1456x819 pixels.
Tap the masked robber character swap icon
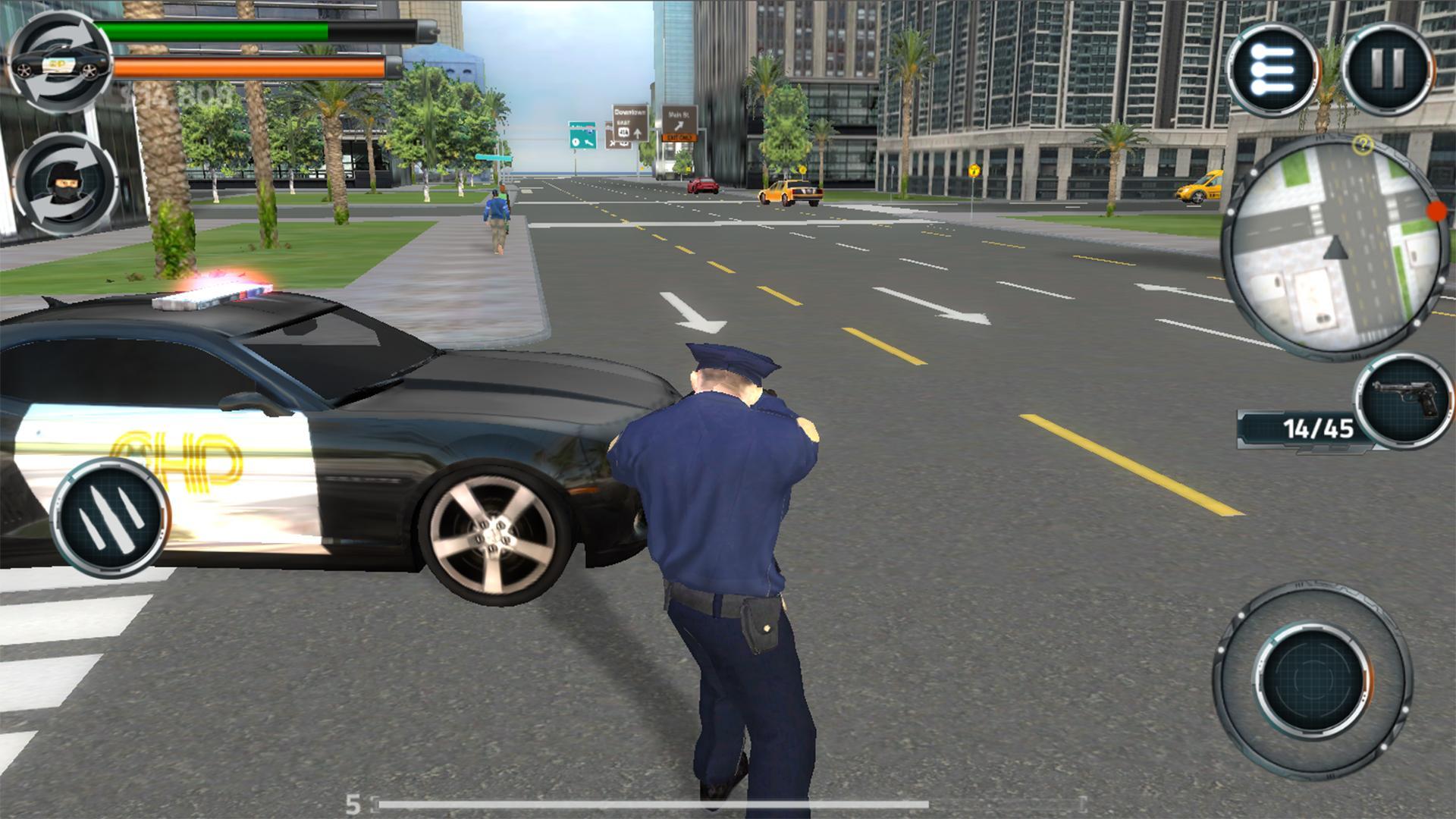pos(64,184)
